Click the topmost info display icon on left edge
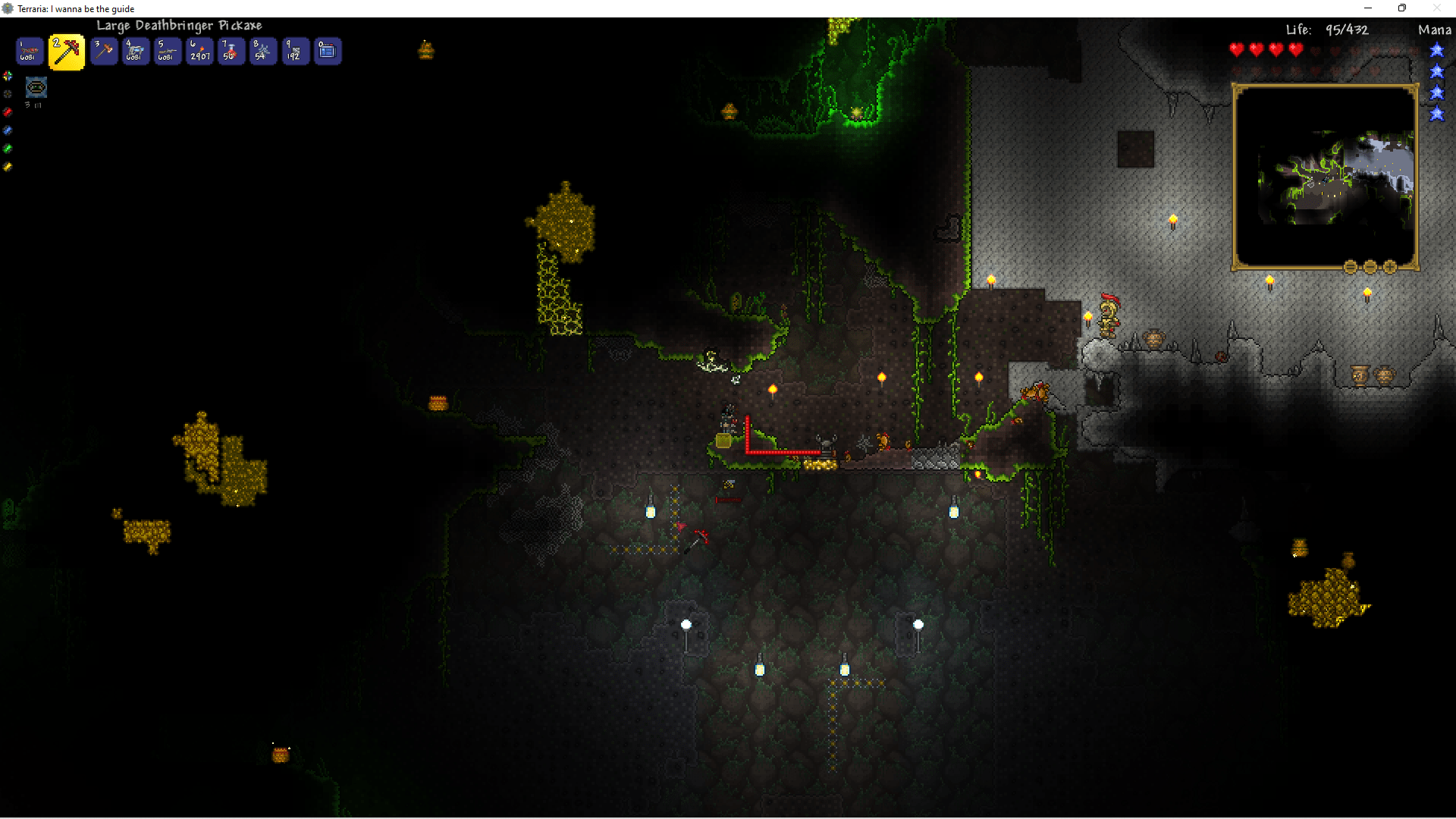Screen dimensions: 1456x819 click(x=8, y=76)
